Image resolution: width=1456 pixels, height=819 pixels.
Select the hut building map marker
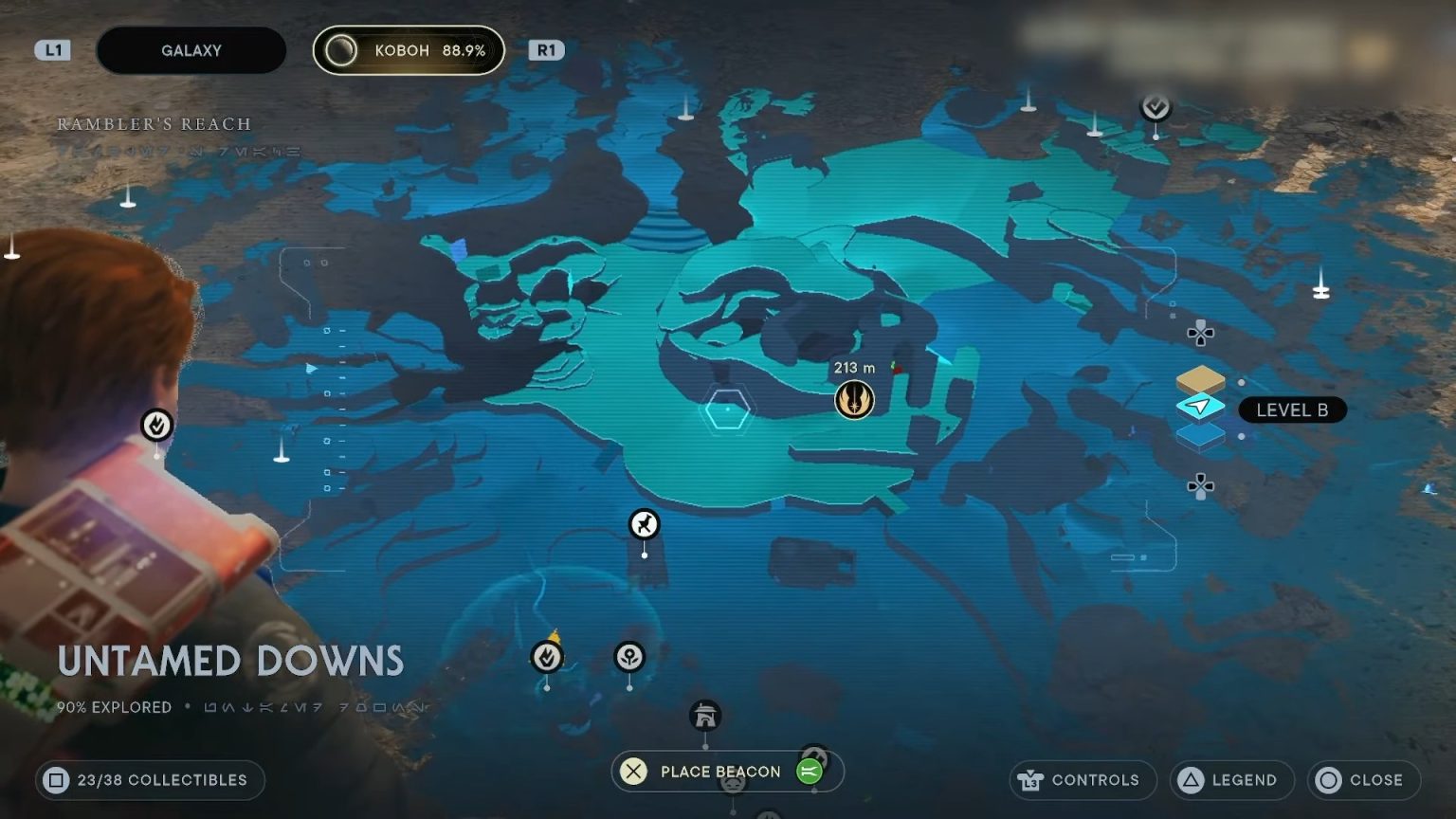coord(705,716)
